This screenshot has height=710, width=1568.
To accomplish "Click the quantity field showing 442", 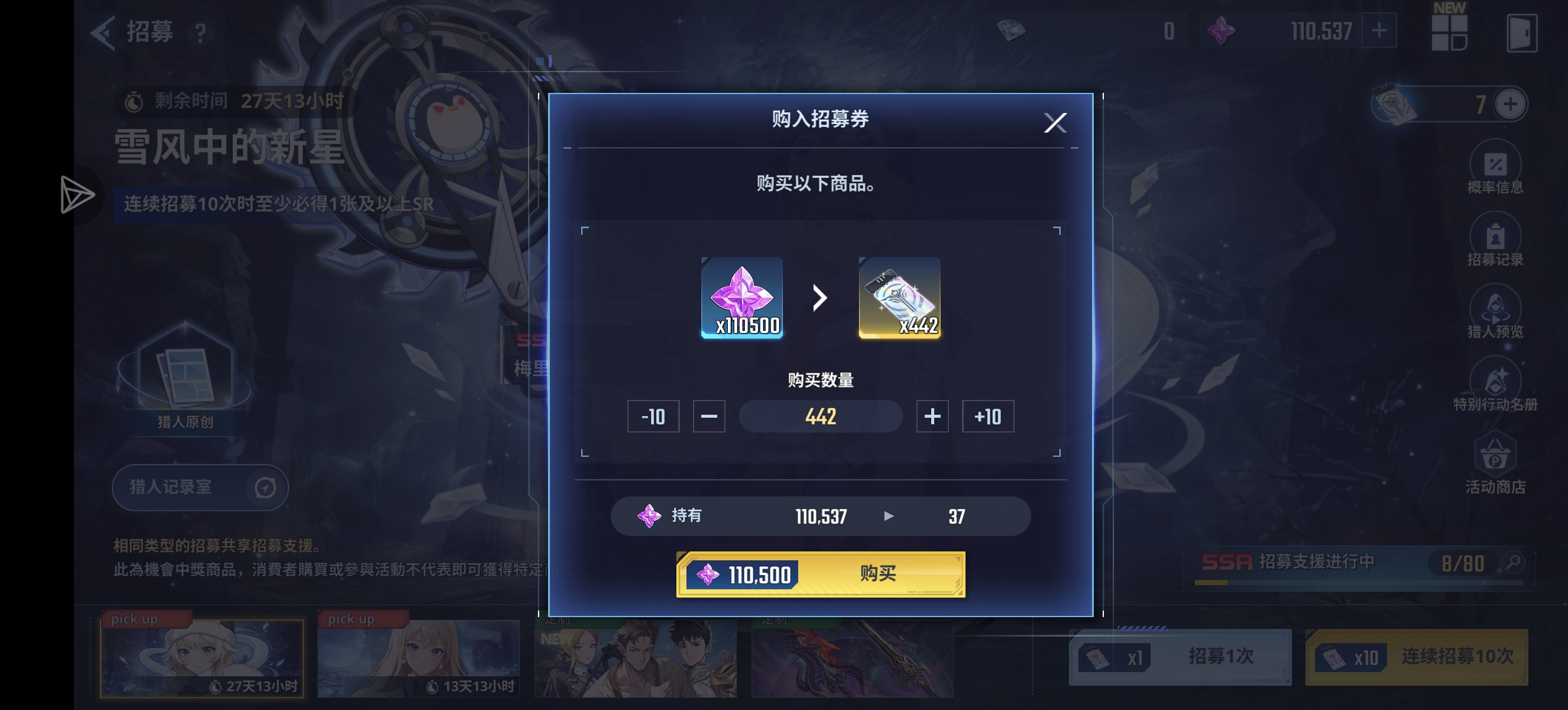I will click(820, 417).
